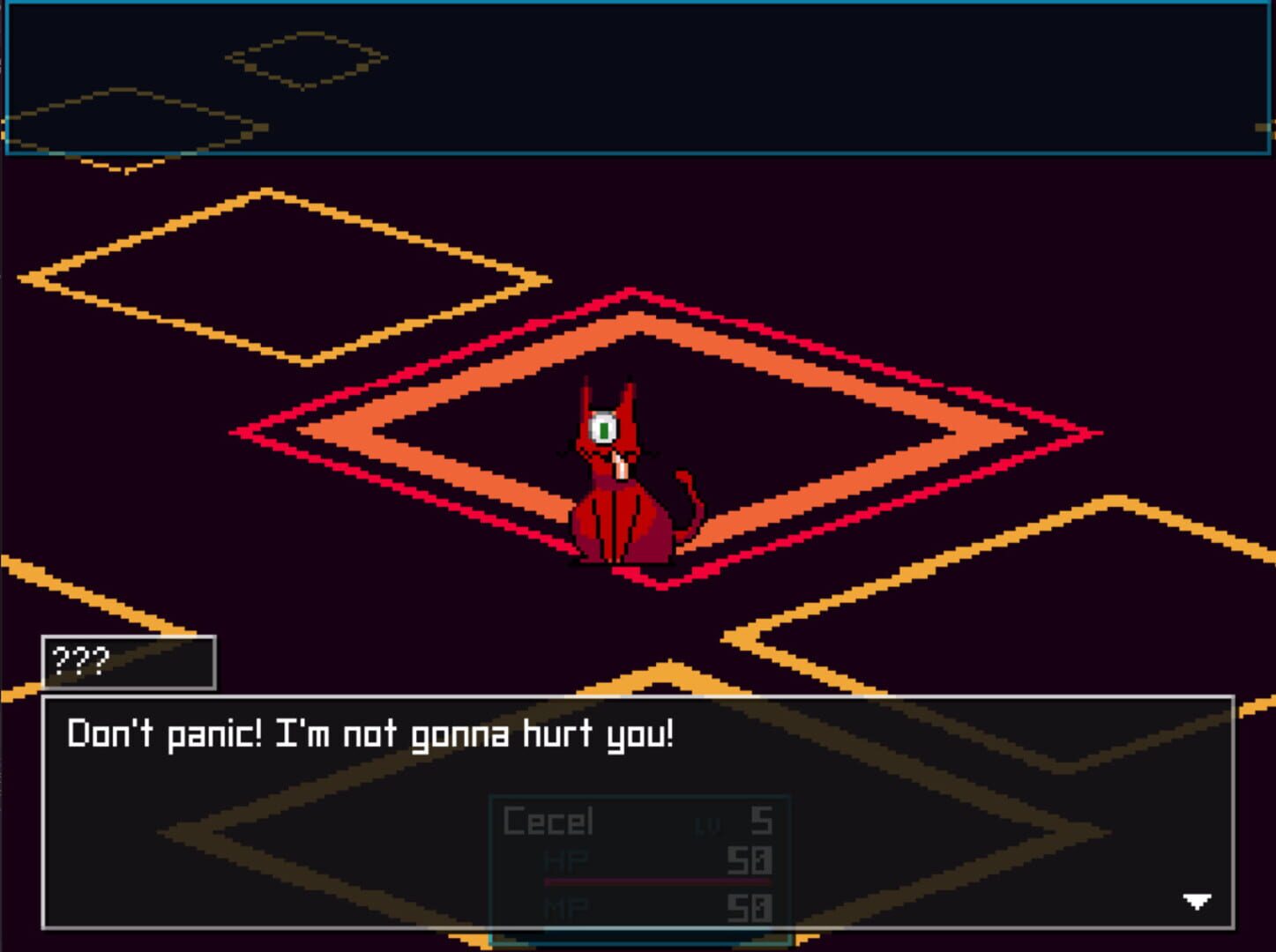1276x952 pixels.
Task: Click the small brown diamond in top panel
Action: (x=304, y=62)
